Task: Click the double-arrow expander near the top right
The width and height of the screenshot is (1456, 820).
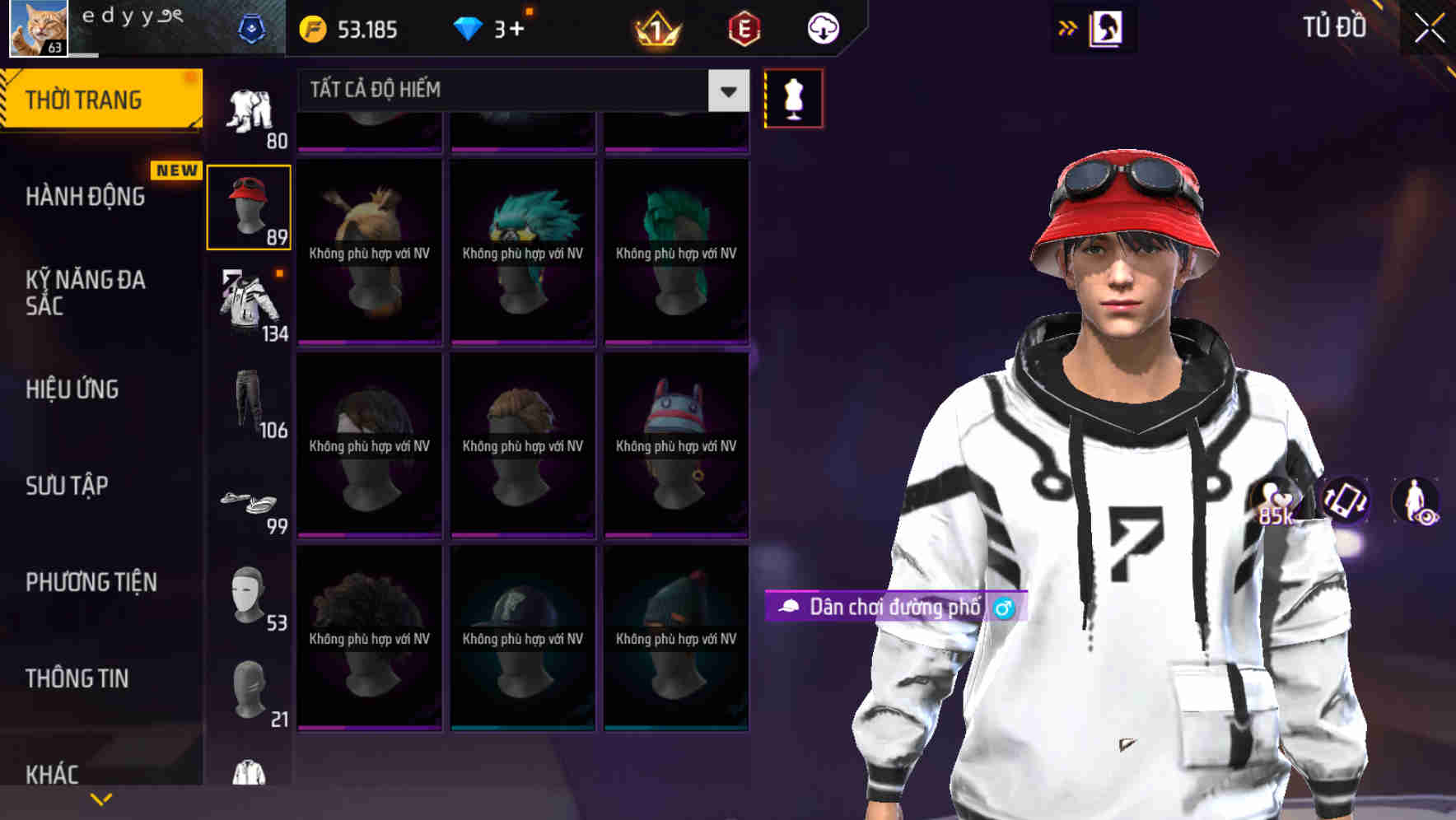Action: coord(1067,27)
